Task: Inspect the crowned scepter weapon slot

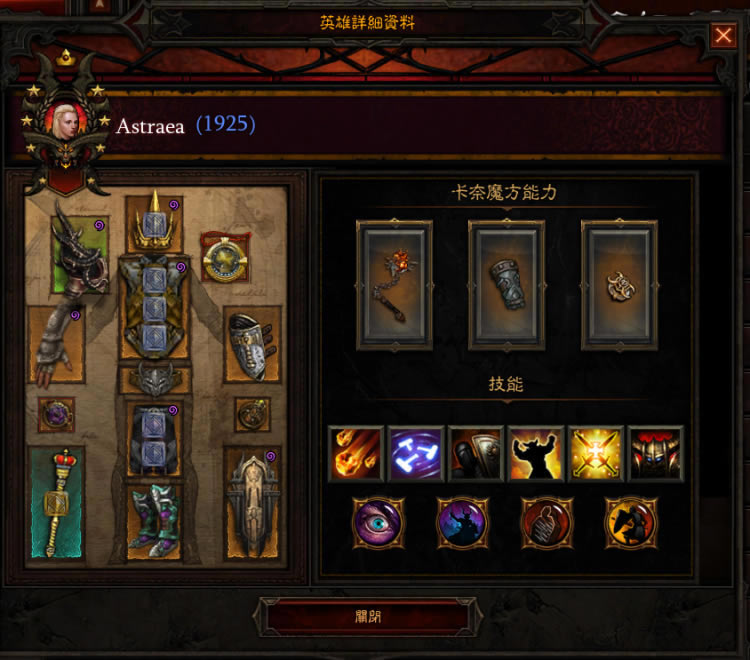Action: tap(56, 501)
